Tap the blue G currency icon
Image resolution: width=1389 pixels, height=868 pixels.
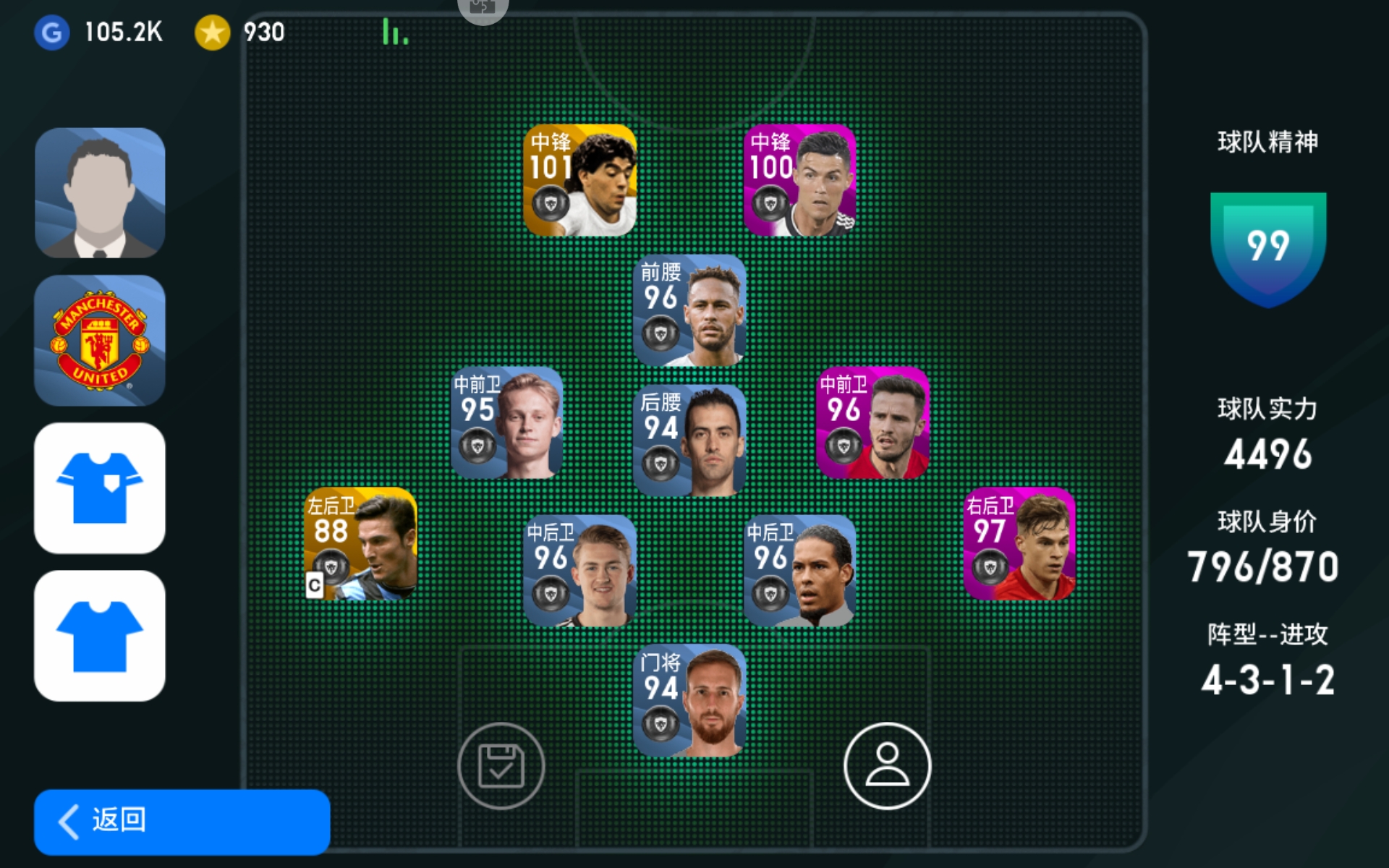coord(52,33)
